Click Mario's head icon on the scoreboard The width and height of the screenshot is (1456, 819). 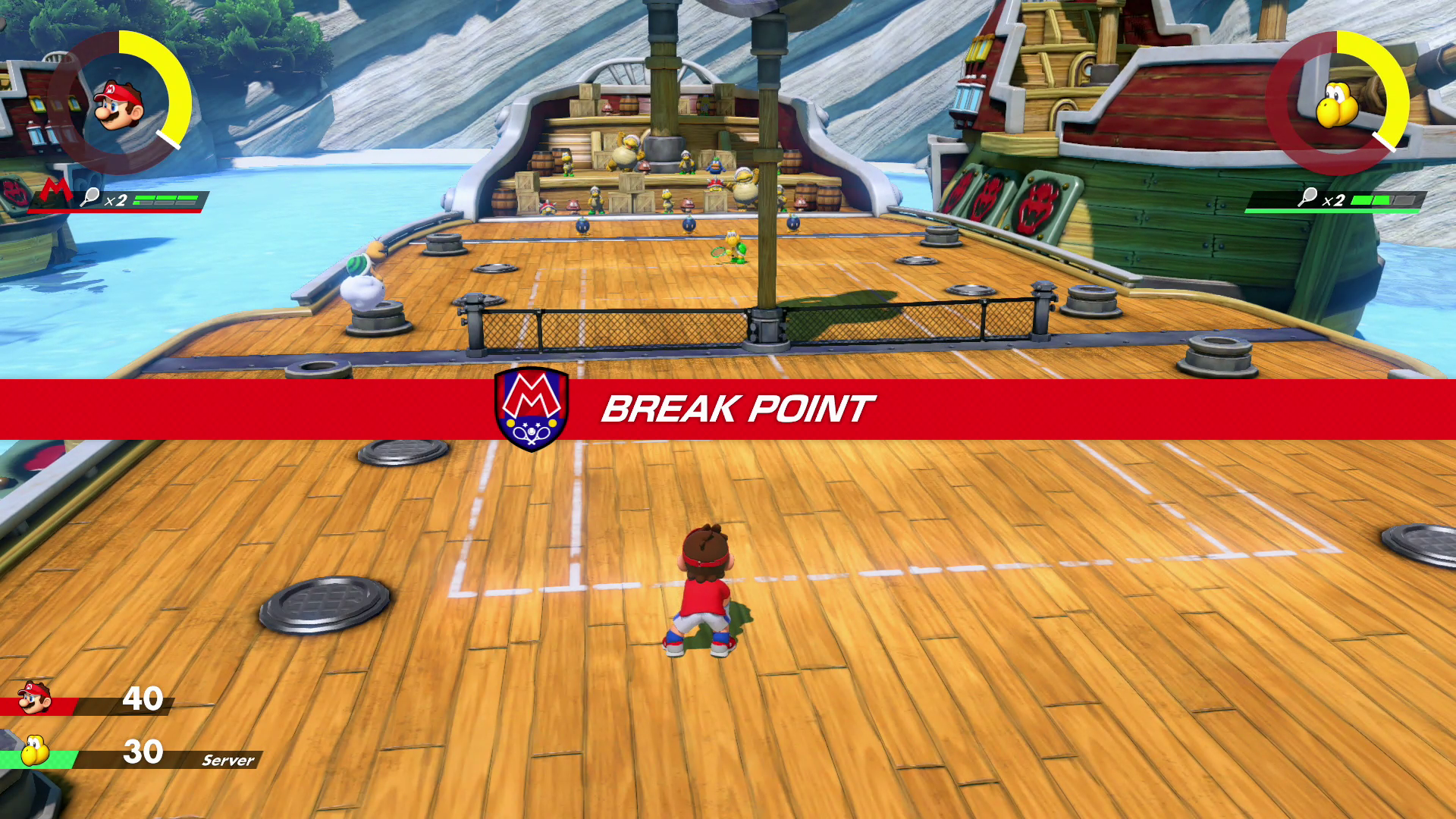(34, 698)
